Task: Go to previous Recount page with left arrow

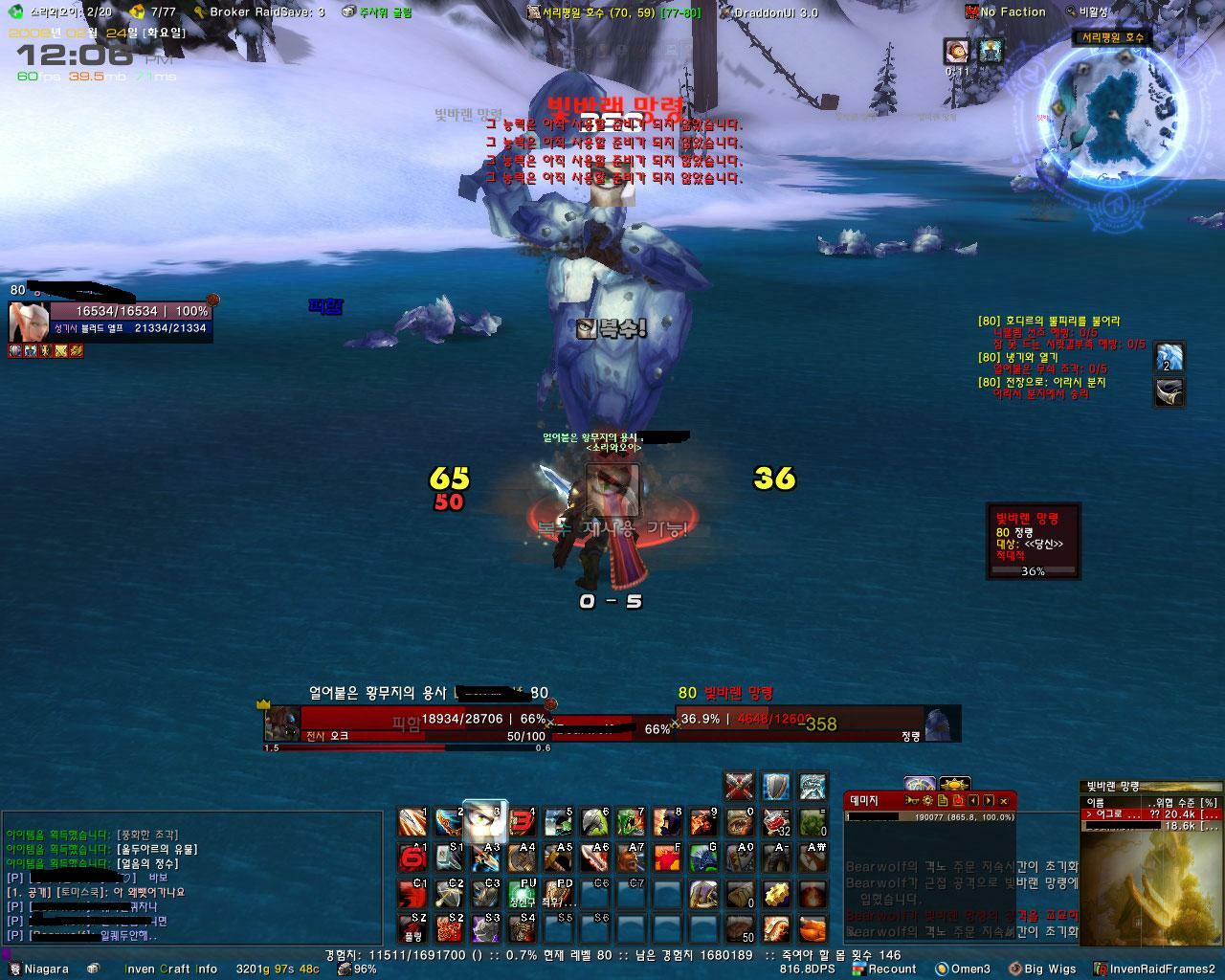Action: point(973,800)
